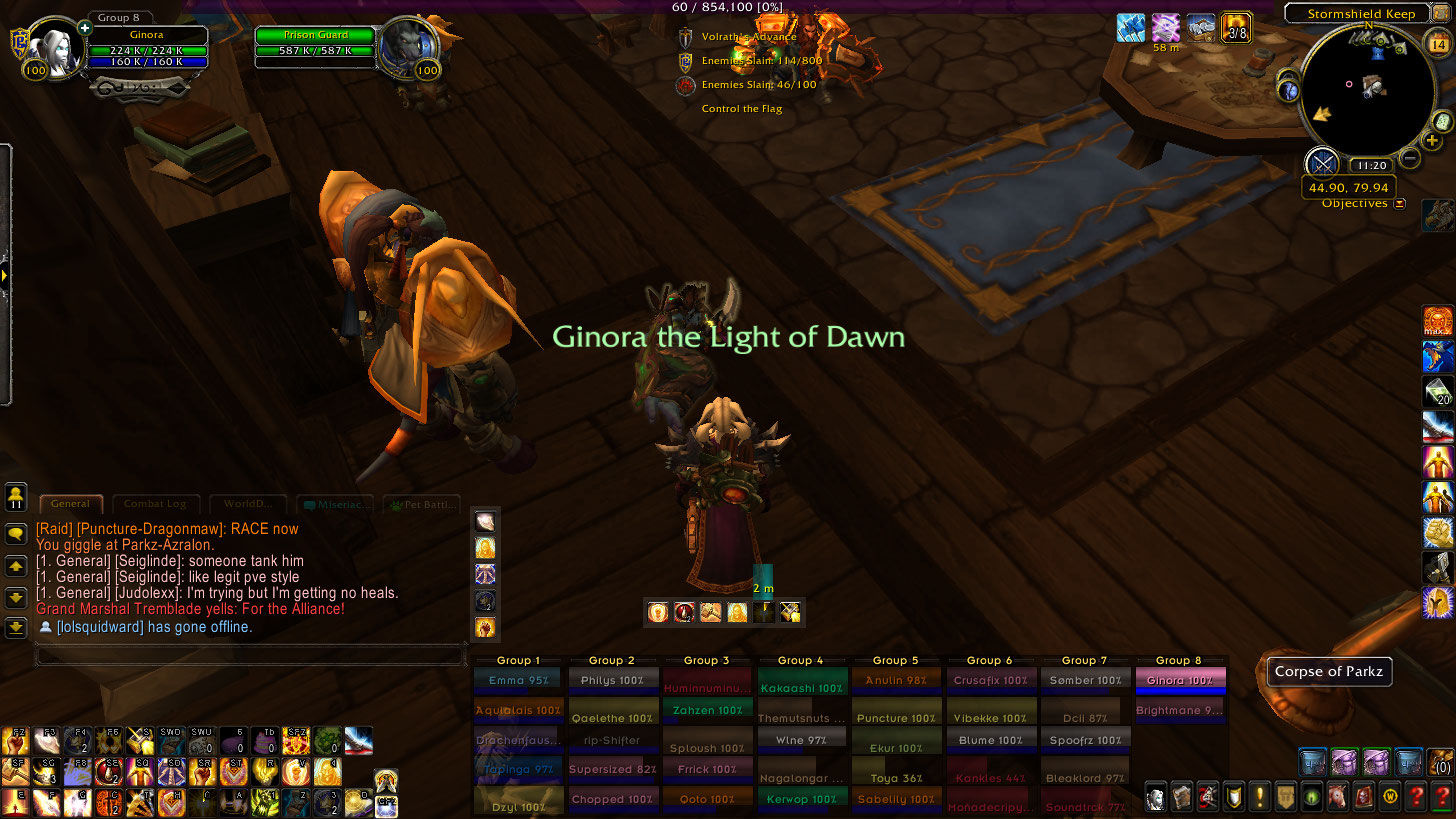Click the 58 m buff icon
1456x819 pixels.
tap(1165, 27)
